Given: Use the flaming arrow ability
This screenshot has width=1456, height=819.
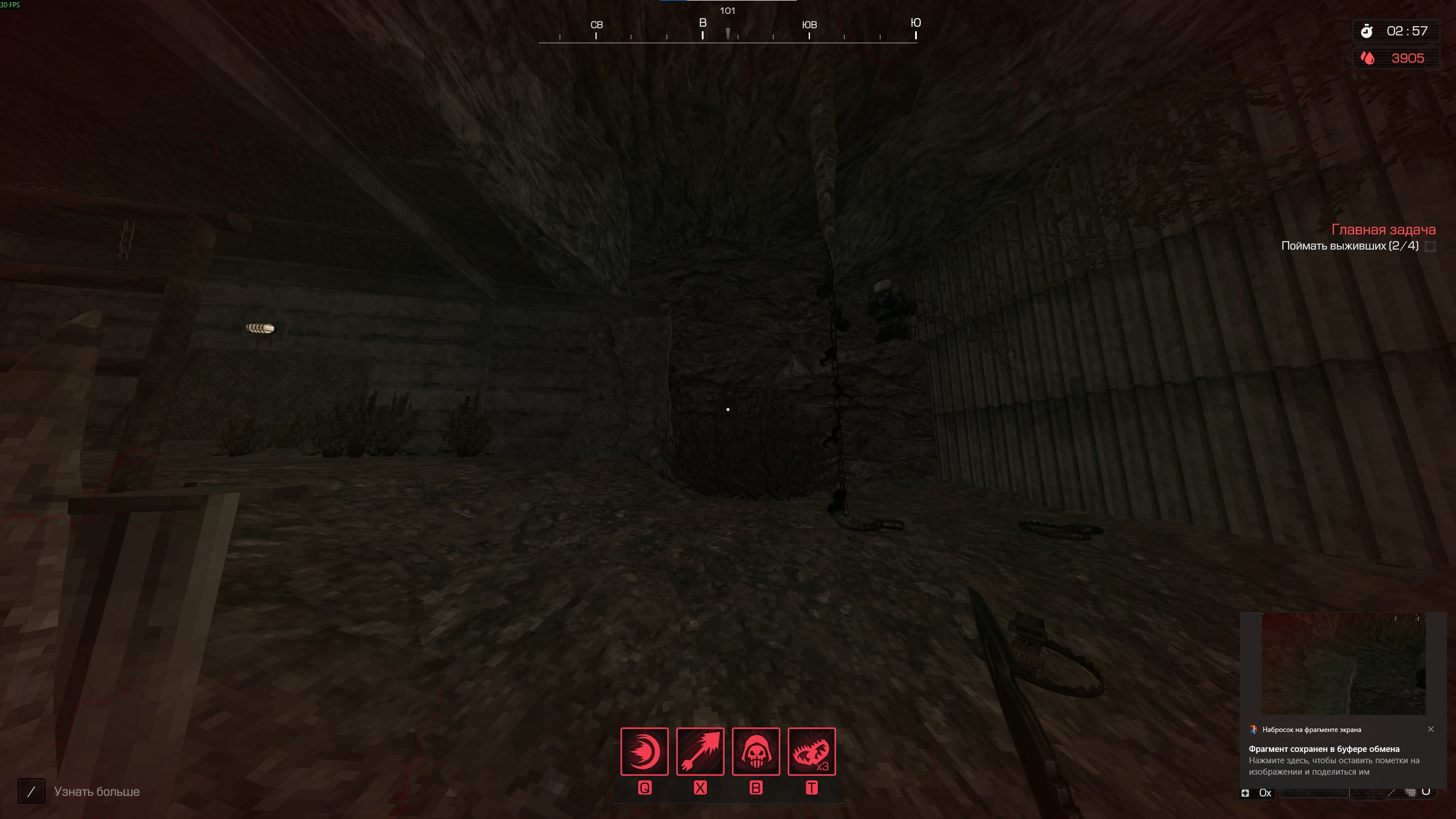Looking at the screenshot, I should 700,751.
